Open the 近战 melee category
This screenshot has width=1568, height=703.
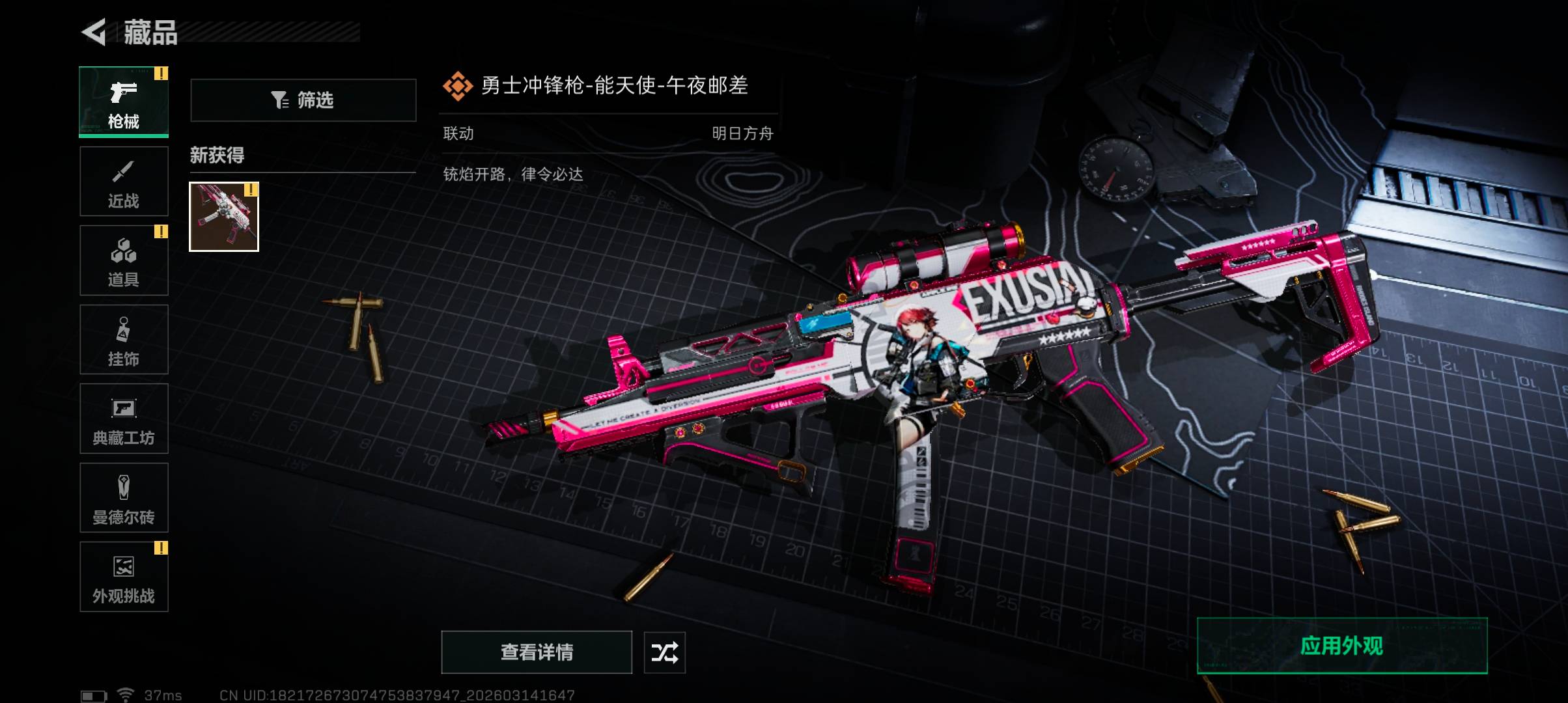click(124, 182)
